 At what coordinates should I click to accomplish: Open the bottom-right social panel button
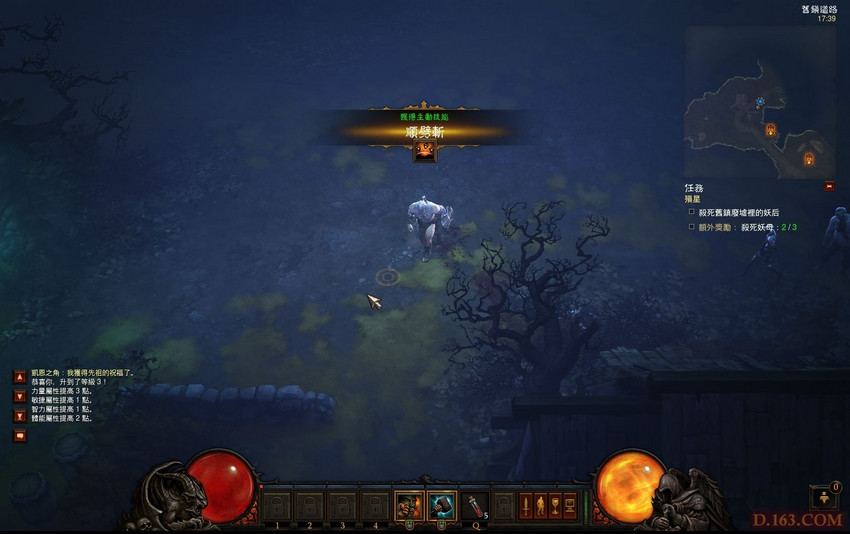(x=823, y=497)
